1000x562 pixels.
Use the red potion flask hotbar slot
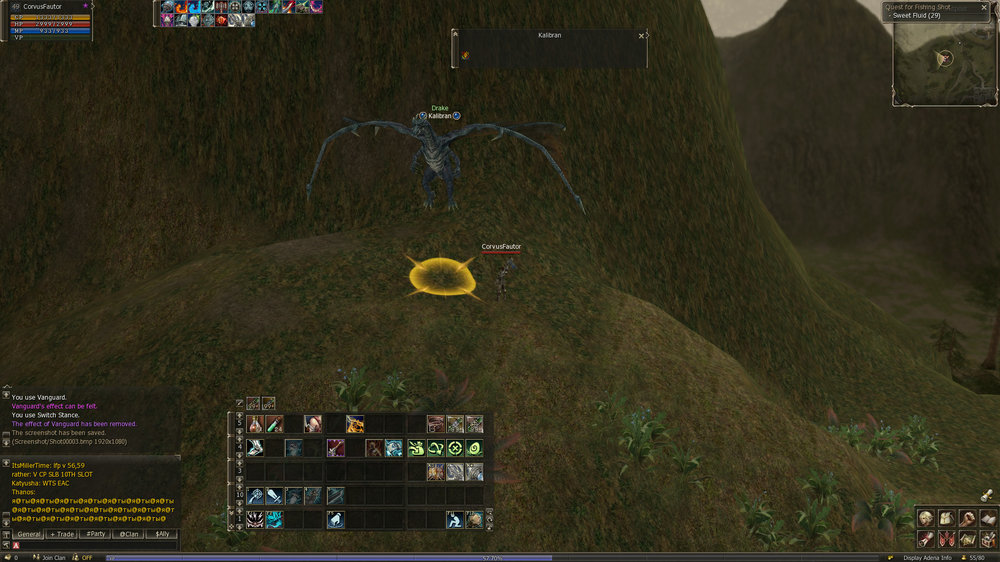[x=255, y=424]
